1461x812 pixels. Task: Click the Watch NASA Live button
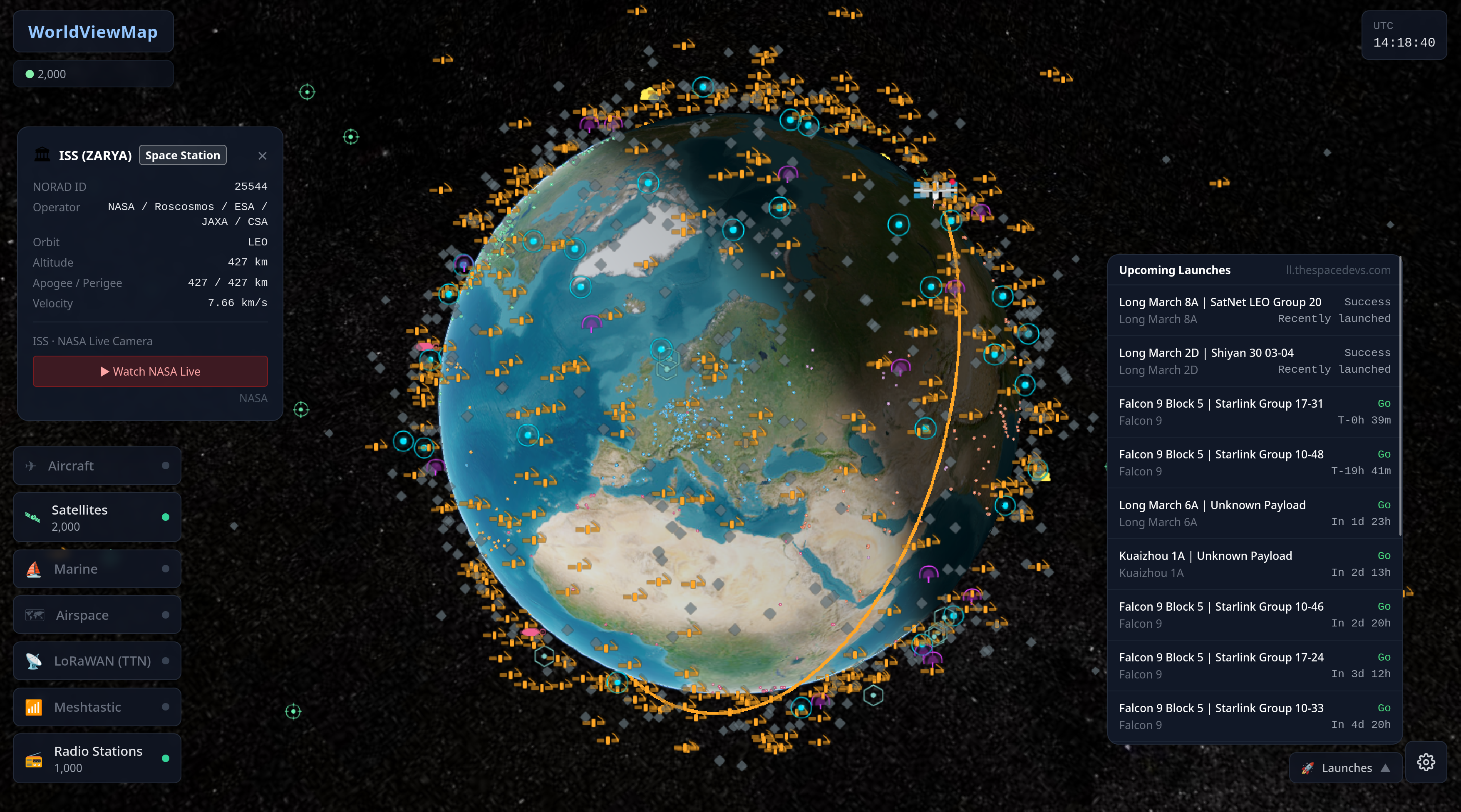click(x=150, y=371)
